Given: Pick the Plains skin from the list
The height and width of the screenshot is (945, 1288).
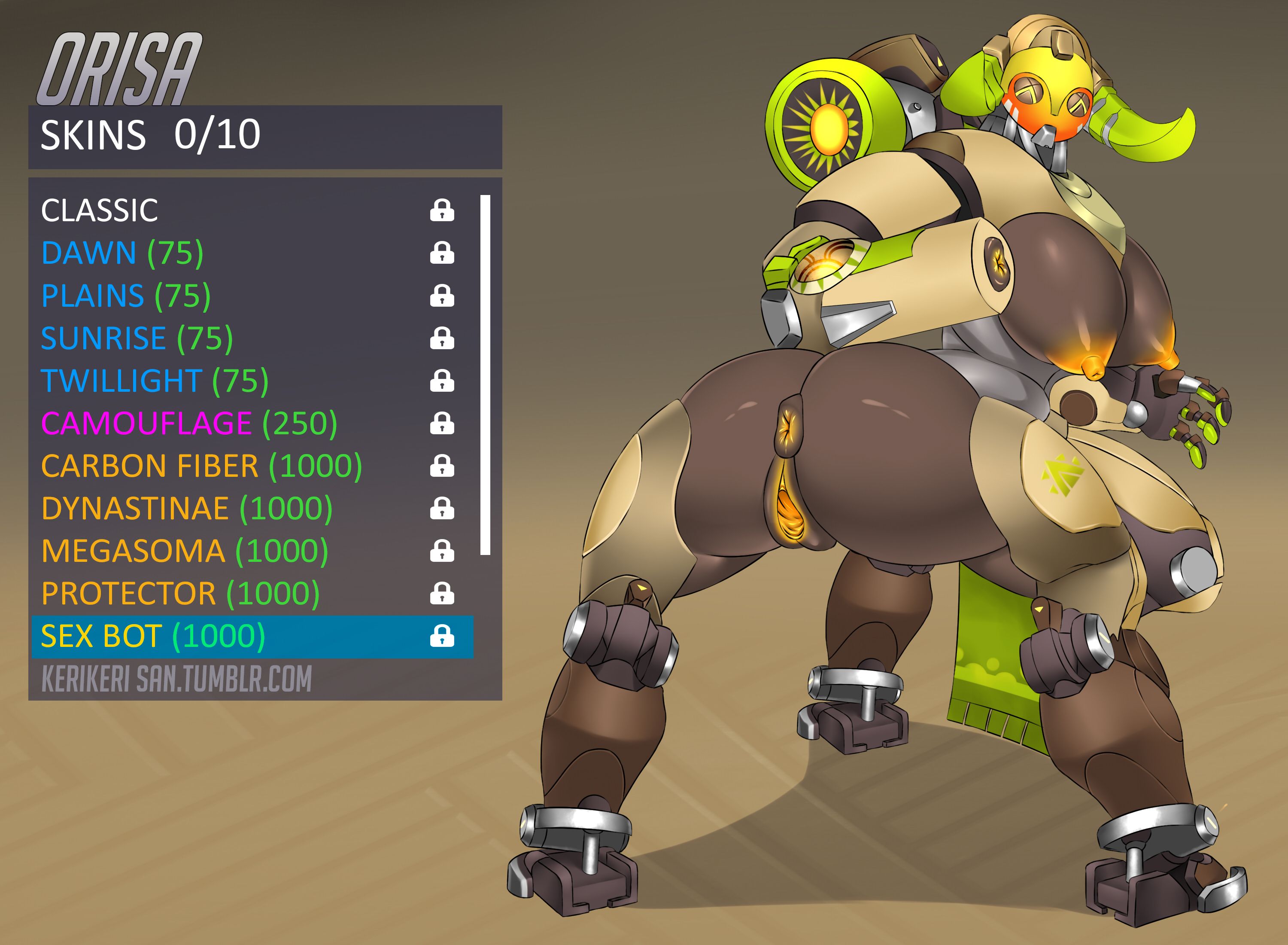Looking at the screenshot, I should tap(126, 296).
